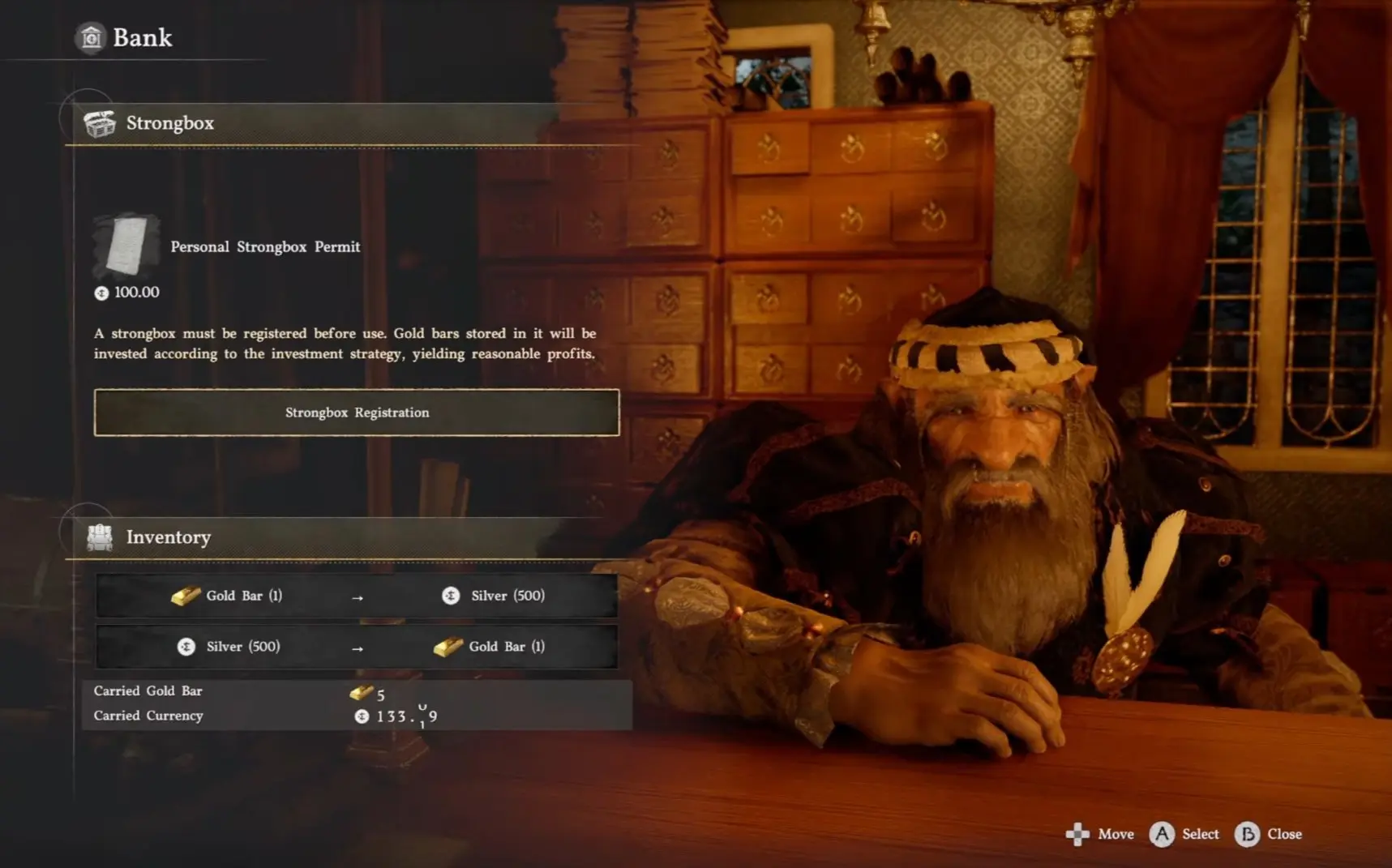
Task: Click the Strongbox section title text
Action: pos(170,123)
